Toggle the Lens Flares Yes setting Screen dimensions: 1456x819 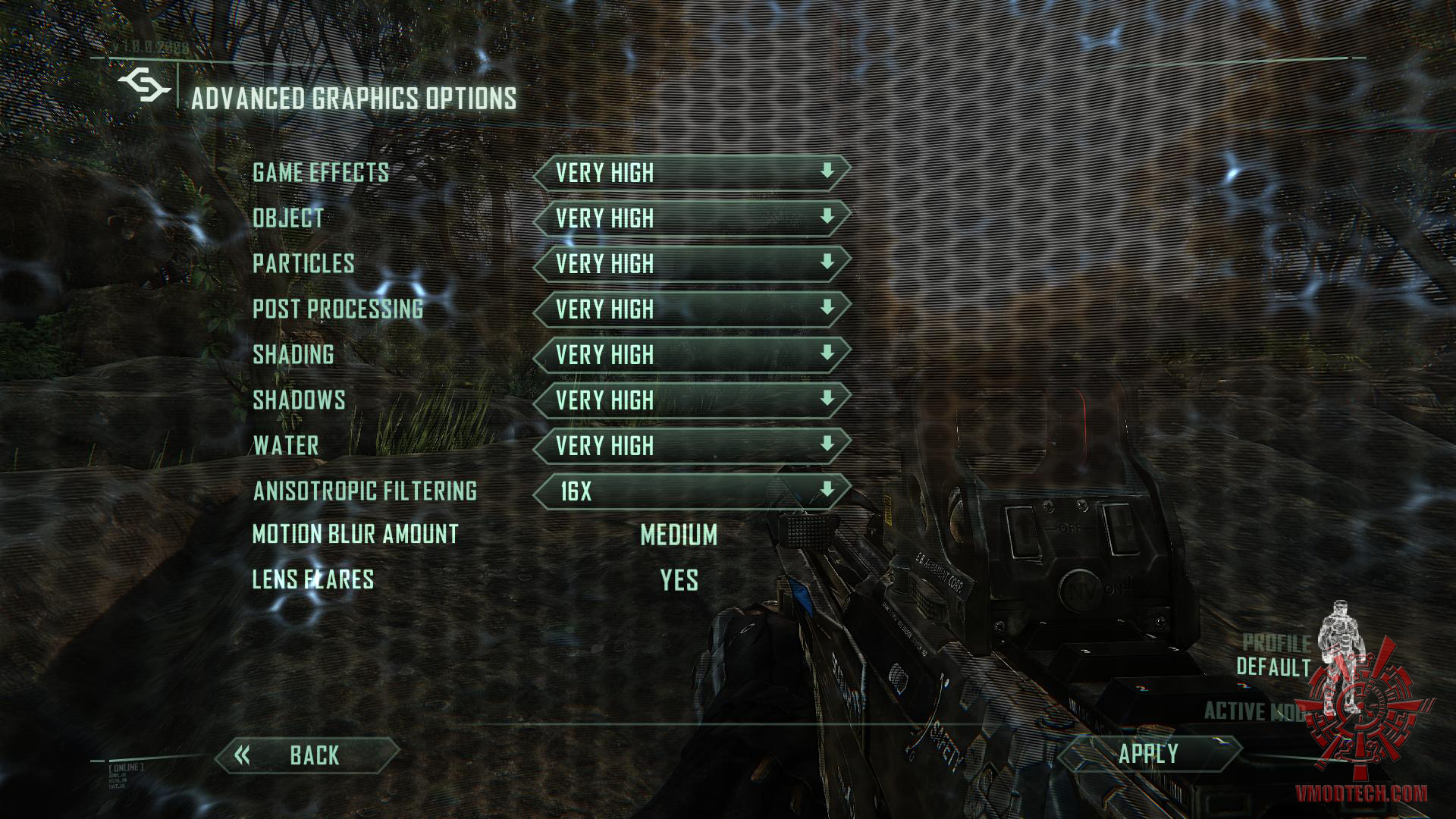coord(679,581)
